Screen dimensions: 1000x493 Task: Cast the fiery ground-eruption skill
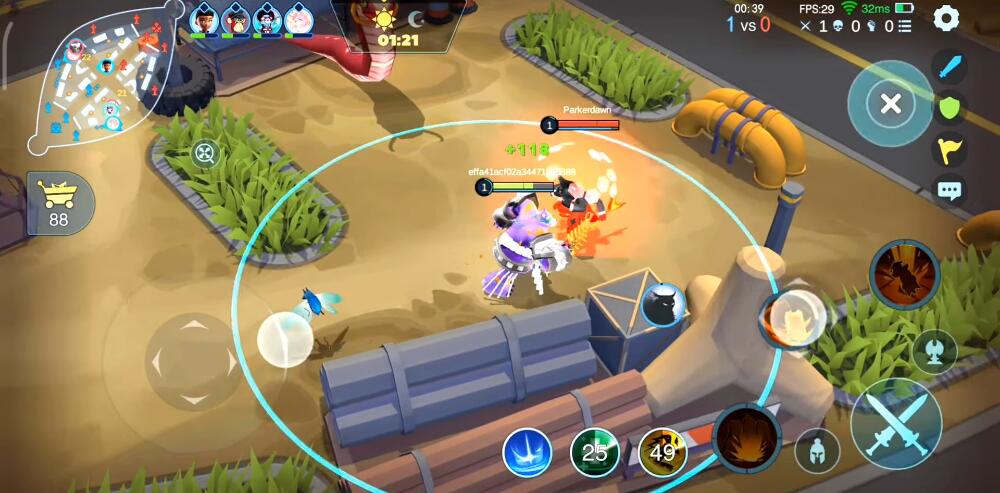tap(747, 438)
